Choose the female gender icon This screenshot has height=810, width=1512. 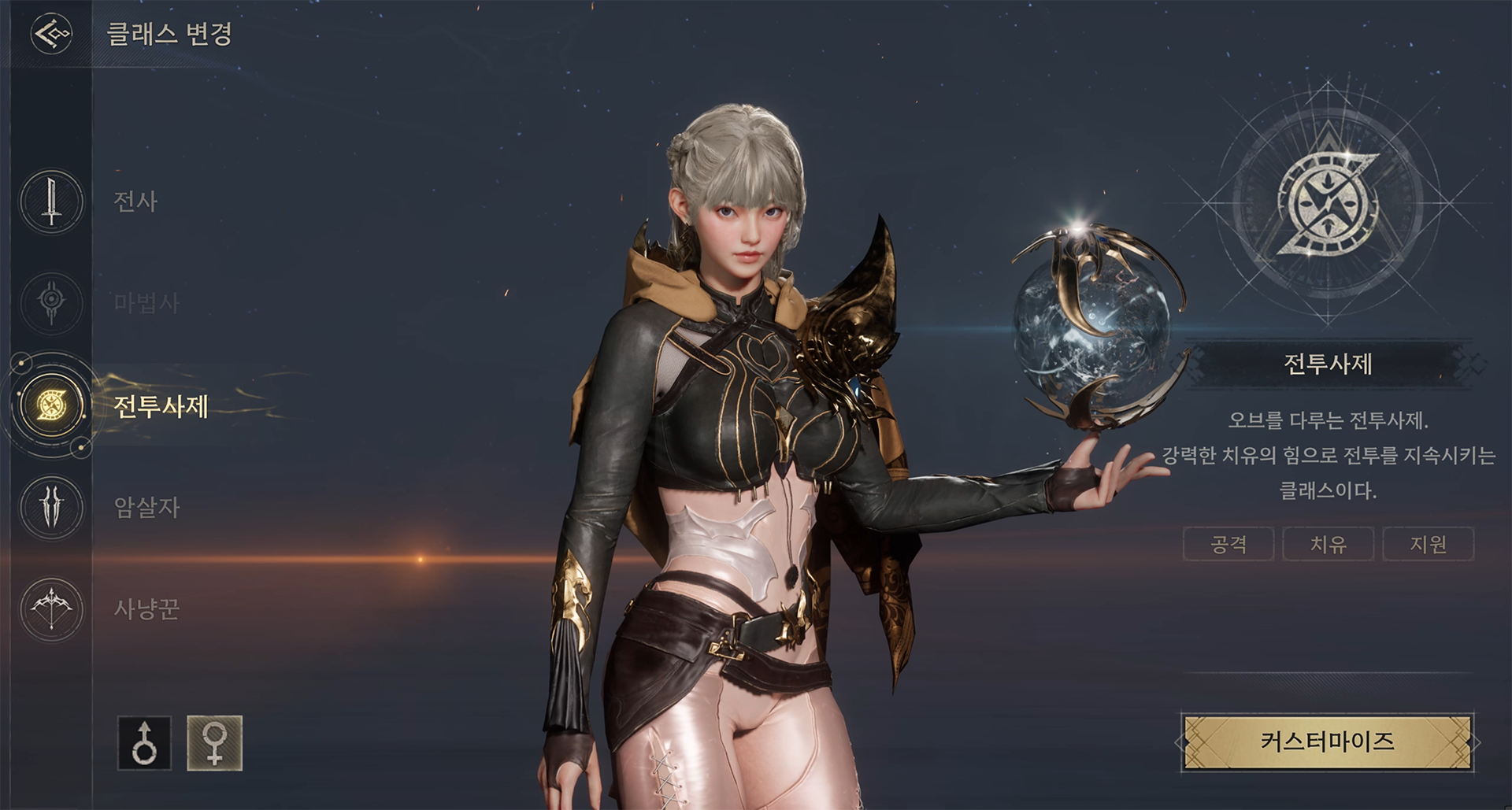coord(214,743)
